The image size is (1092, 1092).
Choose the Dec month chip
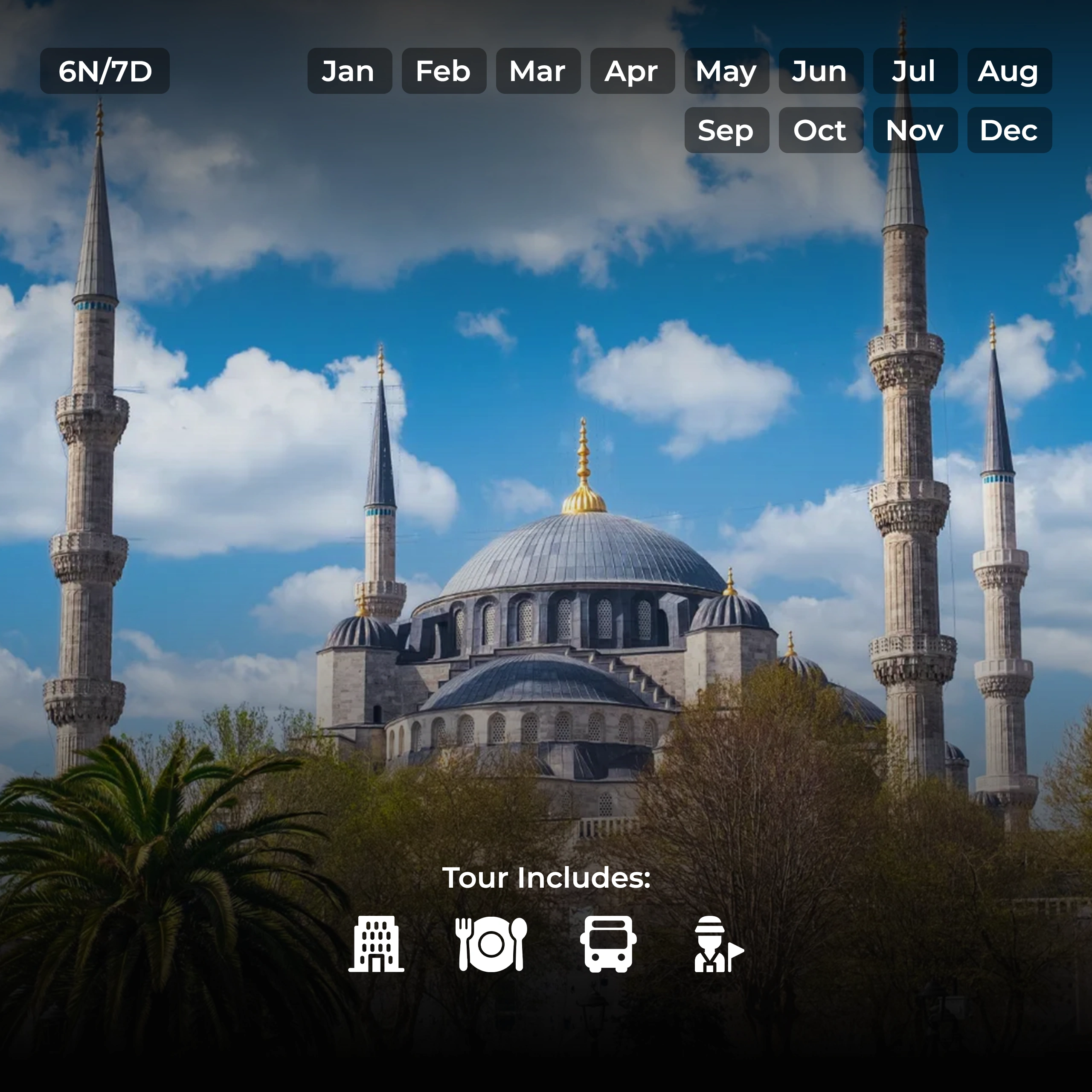pos(1010,131)
